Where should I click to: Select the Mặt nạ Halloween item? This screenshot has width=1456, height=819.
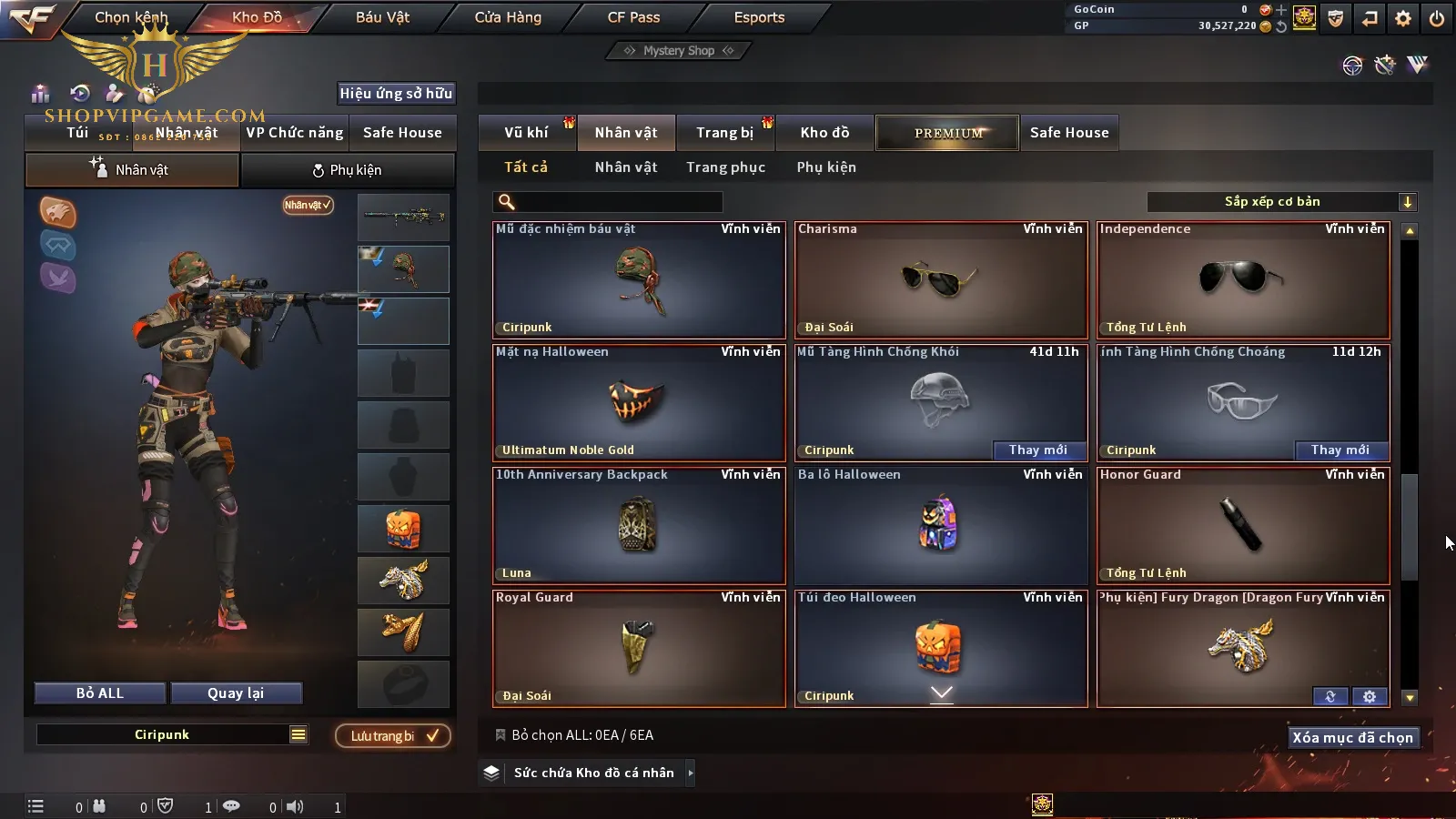(x=639, y=402)
